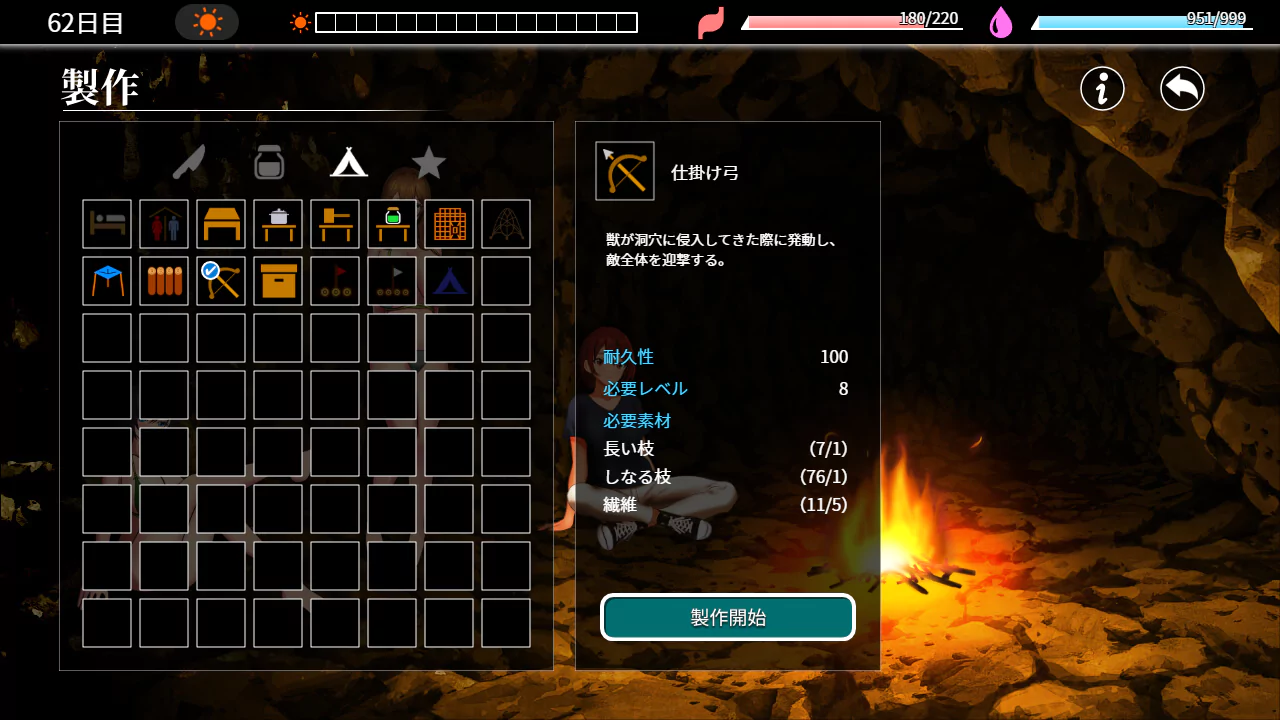Screen dimensions: 1280x720
Task: Select the red flag raft recipe
Action: pyautogui.click(x=335, y=281)
